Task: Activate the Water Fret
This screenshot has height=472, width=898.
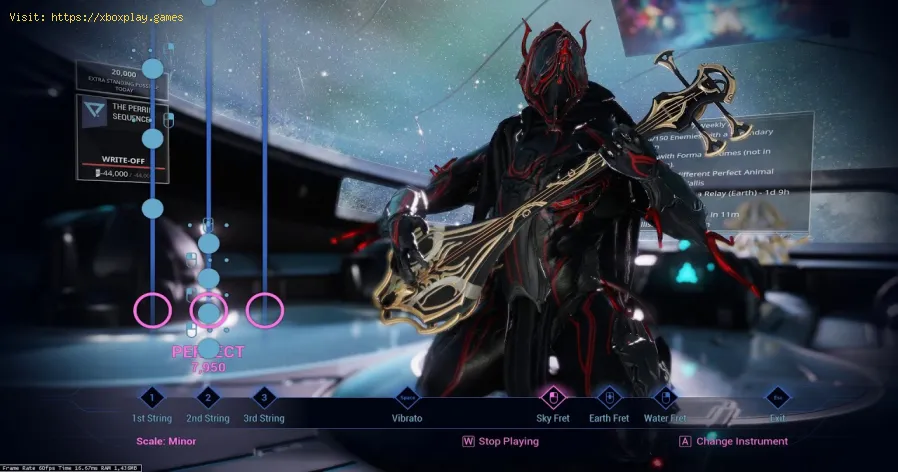Action: [665, 397]
